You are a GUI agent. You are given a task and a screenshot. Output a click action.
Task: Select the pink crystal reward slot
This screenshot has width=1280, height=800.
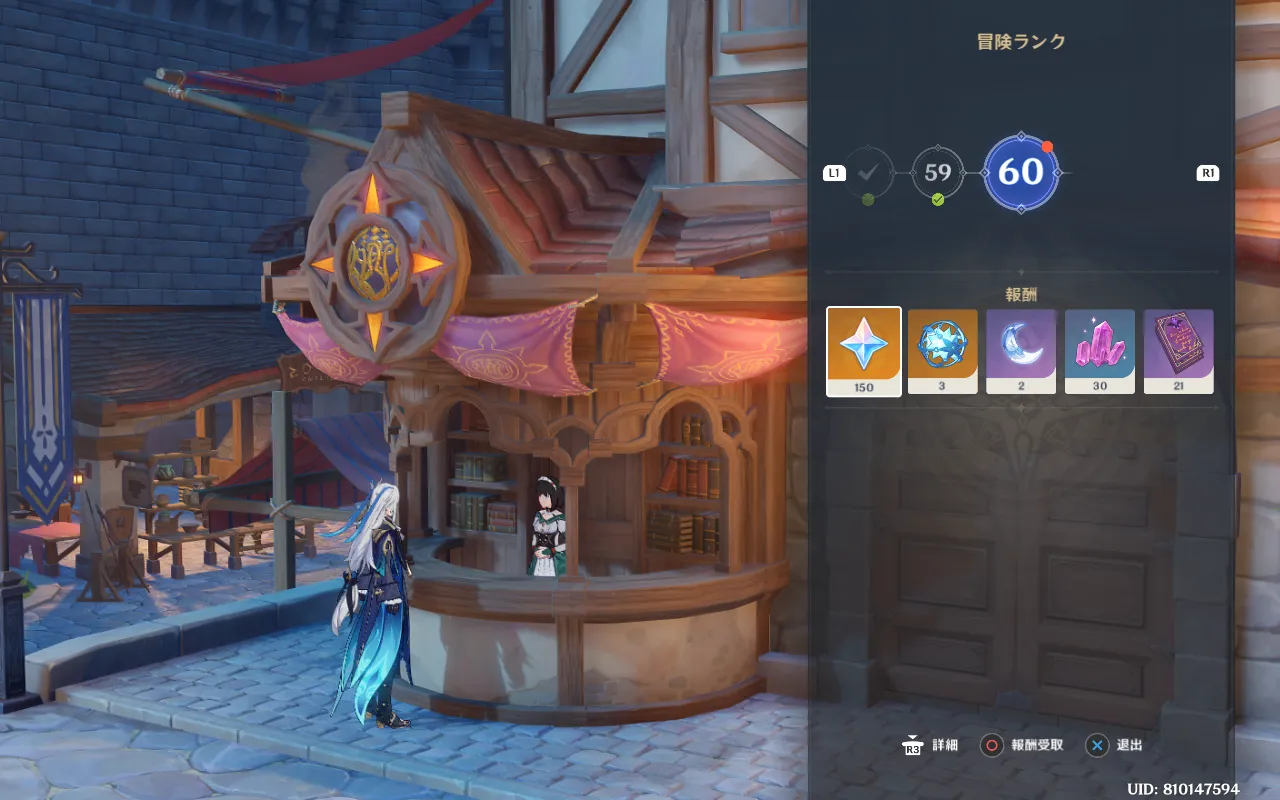[1100, 351]
